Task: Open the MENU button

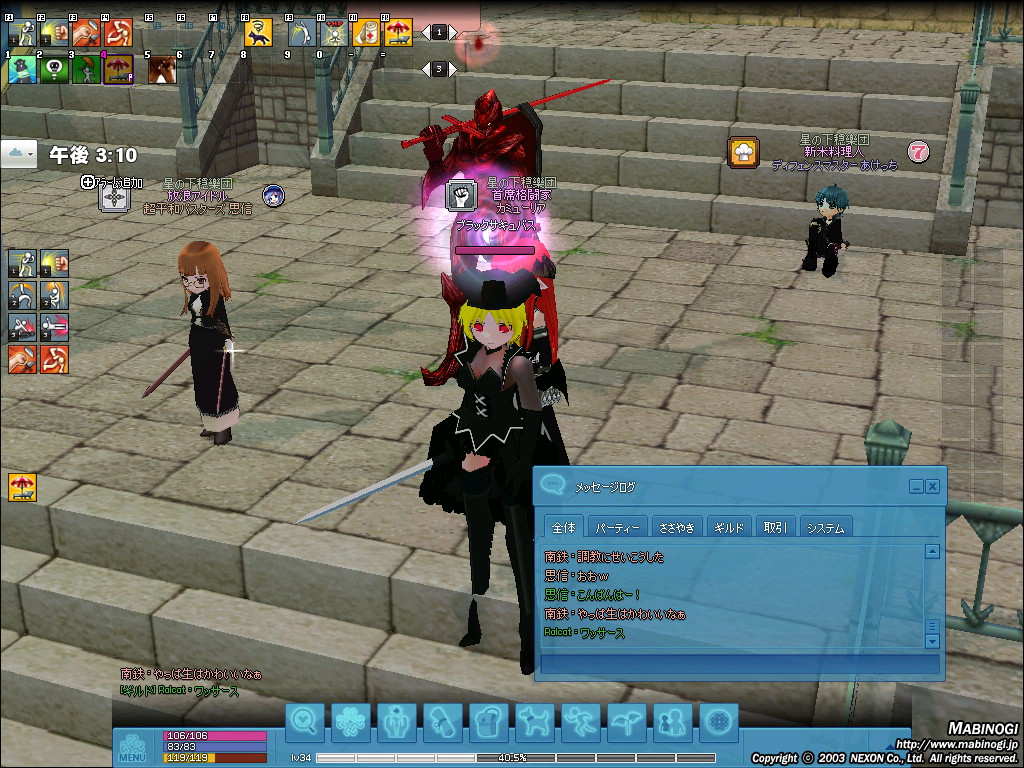Action: click(132, 748)
